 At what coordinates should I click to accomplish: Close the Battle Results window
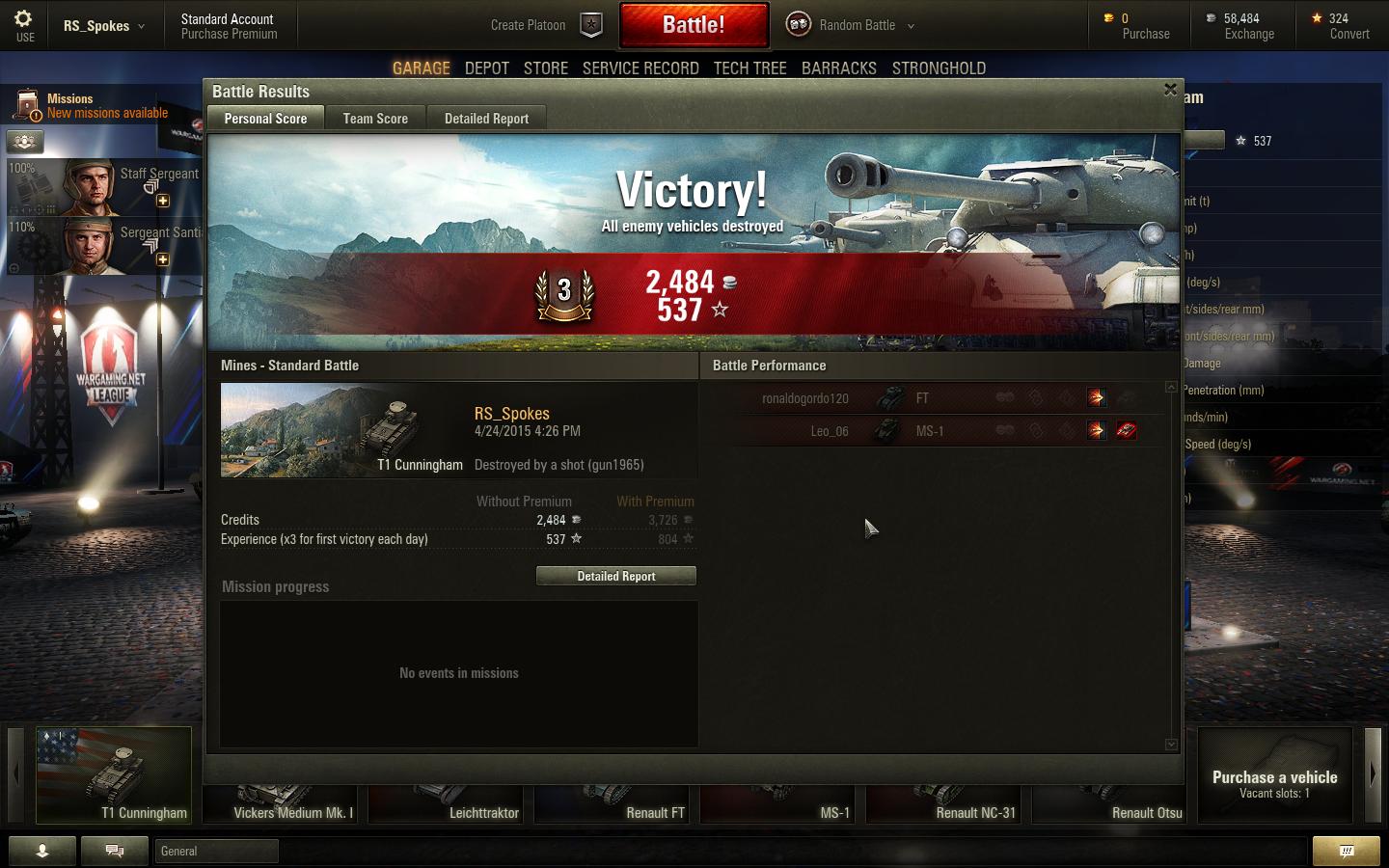(x=1170, y=90)
